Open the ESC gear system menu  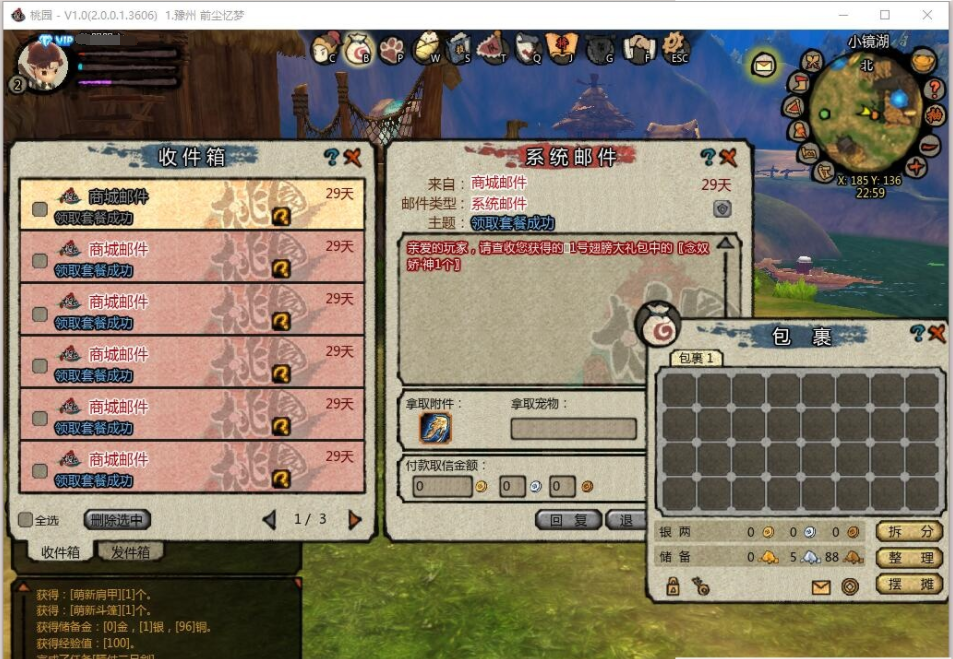click(677, 48)
